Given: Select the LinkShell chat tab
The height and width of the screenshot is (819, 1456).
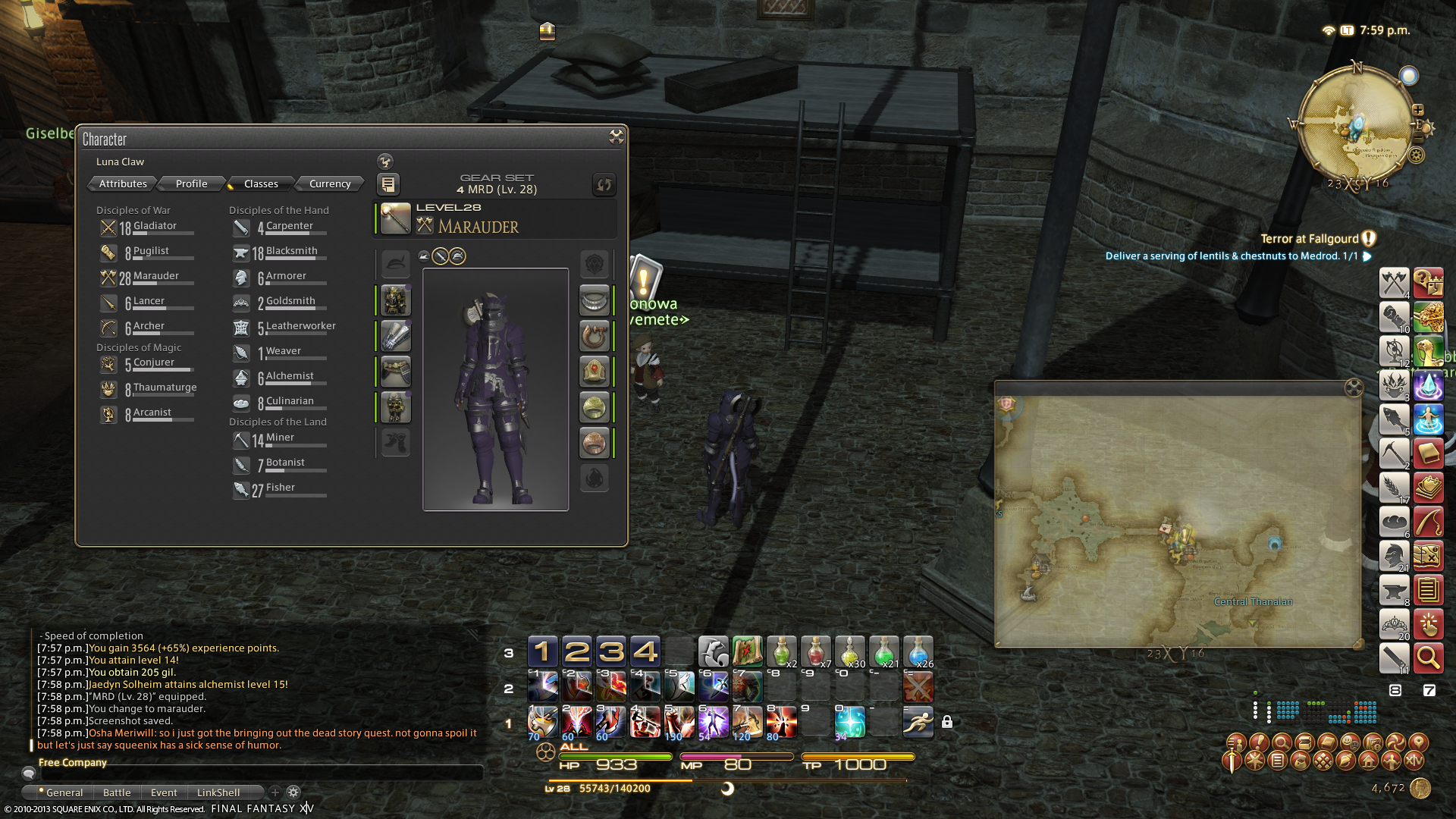Looking at the screenshot, I should pyautogui.click(x=218, y=792).
